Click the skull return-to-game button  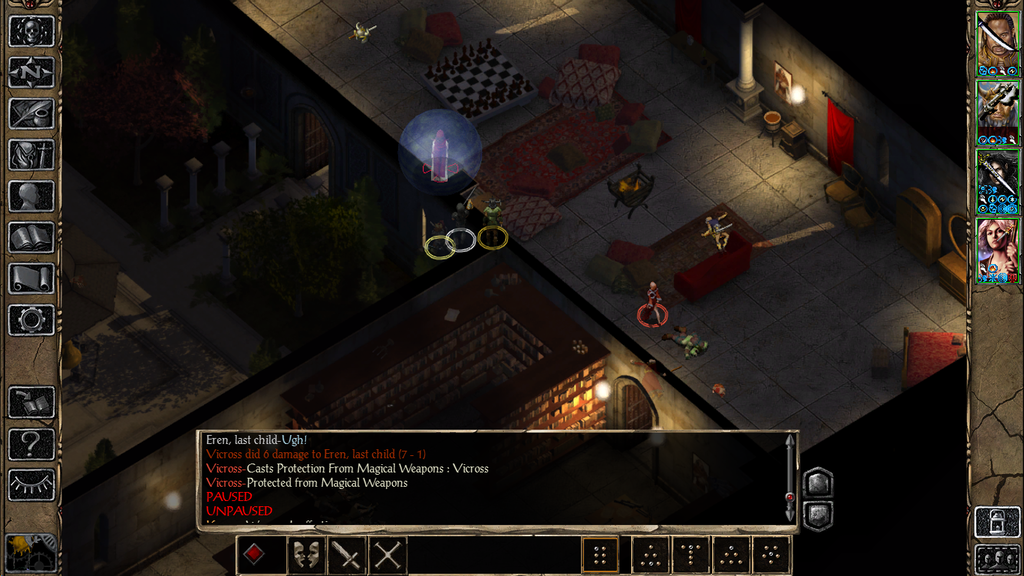coord(31,30)
